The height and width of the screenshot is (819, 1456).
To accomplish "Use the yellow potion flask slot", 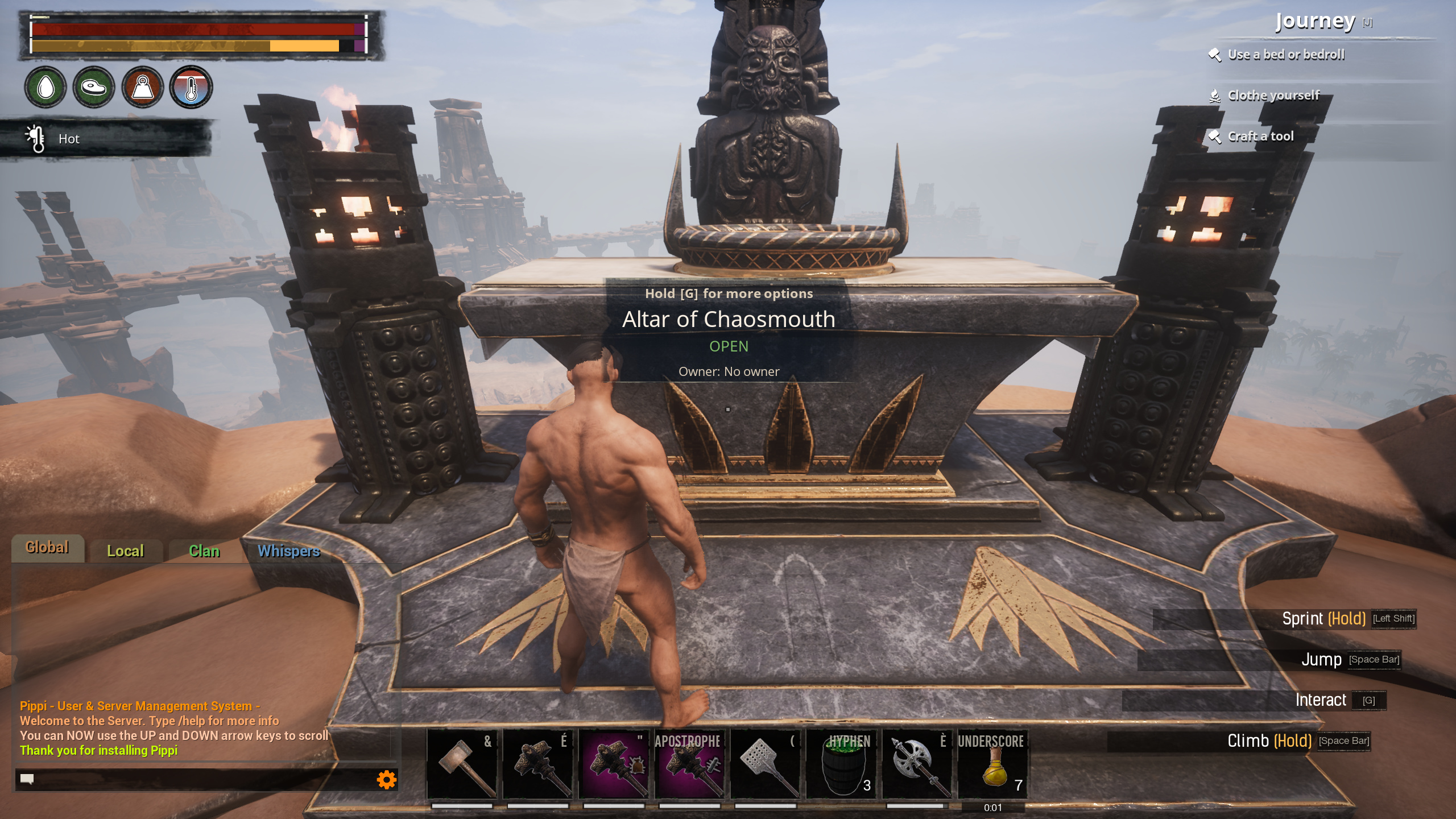I will pos(993,765).
